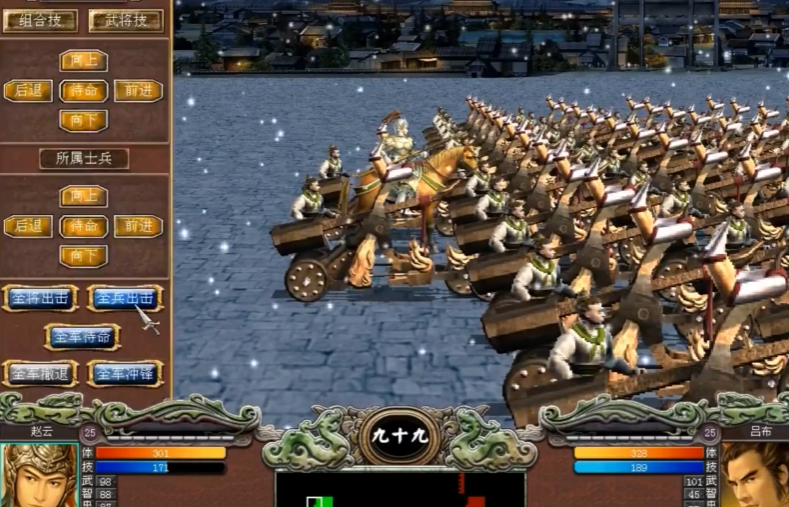
Task: Open the 组合技 combo skill menu
Action: click(40, 21)
